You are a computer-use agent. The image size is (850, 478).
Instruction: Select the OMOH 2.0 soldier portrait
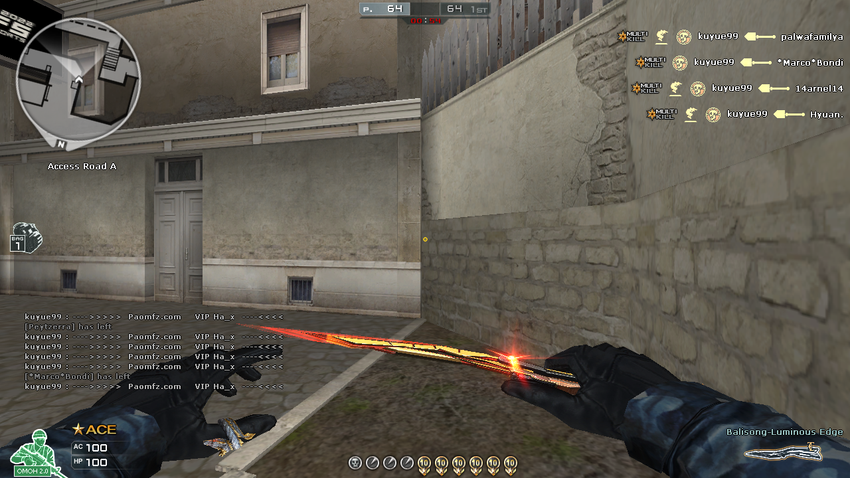click(x=32, y=453)
